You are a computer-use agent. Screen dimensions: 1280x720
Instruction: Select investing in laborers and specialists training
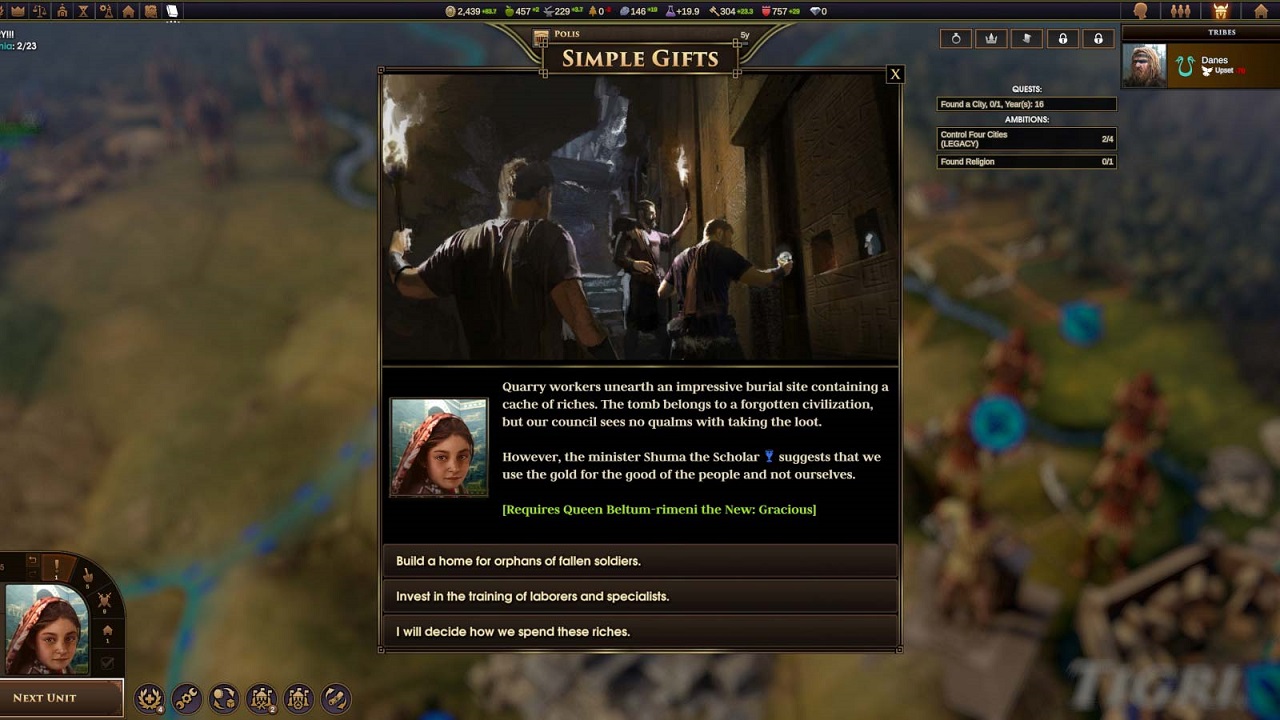tap(640, 596)
